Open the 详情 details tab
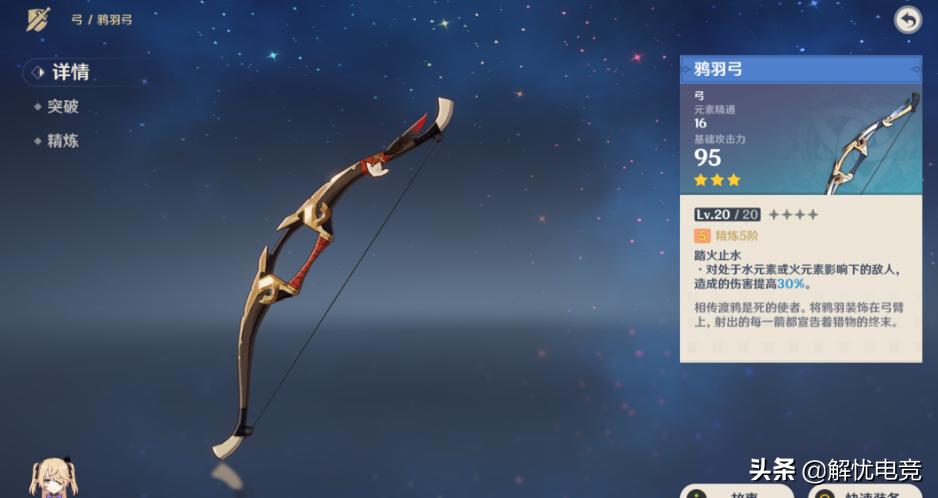 (x=70, y=72)
